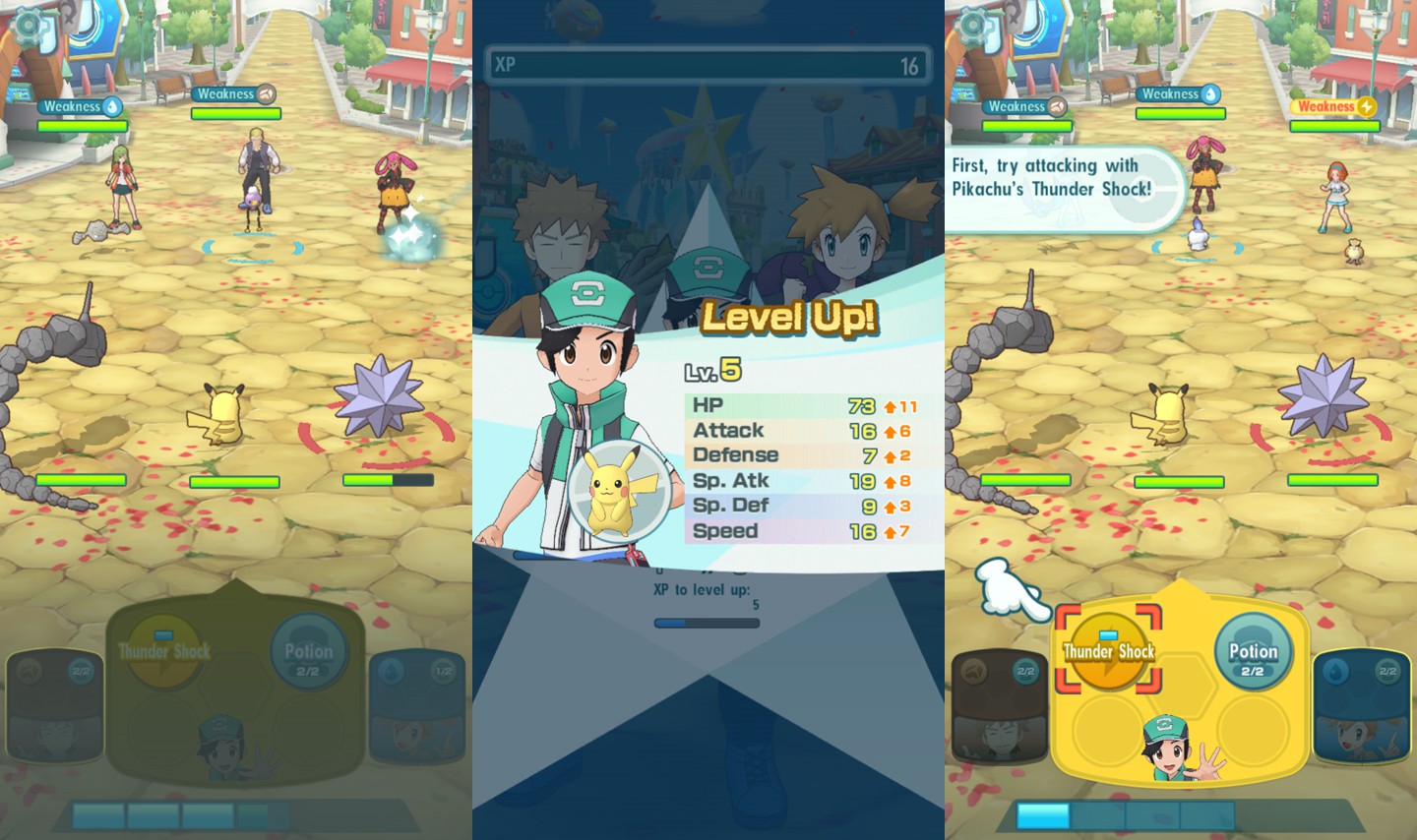The height and width of the screenshot is (840, 1417).
Task: Tap the yellow electric Weakness badge
Action: [x=1334, y=106]
